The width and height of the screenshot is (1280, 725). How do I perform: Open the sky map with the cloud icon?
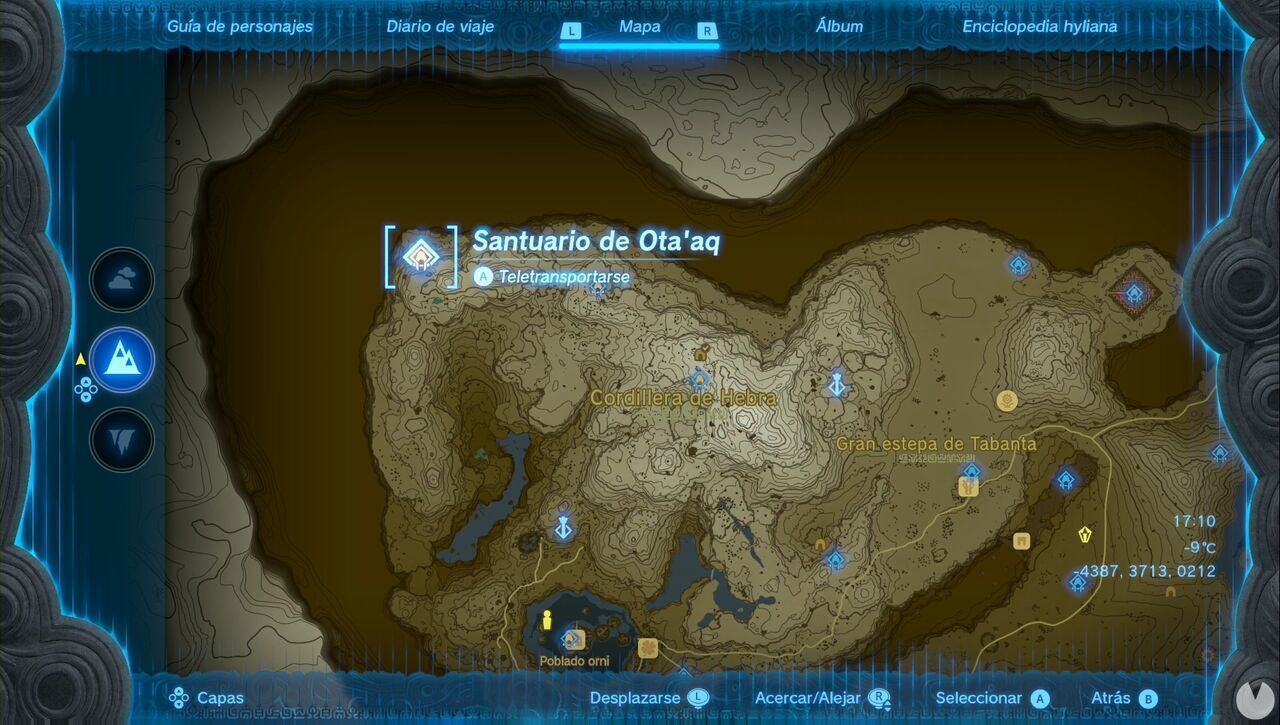[x=120, y=280]
